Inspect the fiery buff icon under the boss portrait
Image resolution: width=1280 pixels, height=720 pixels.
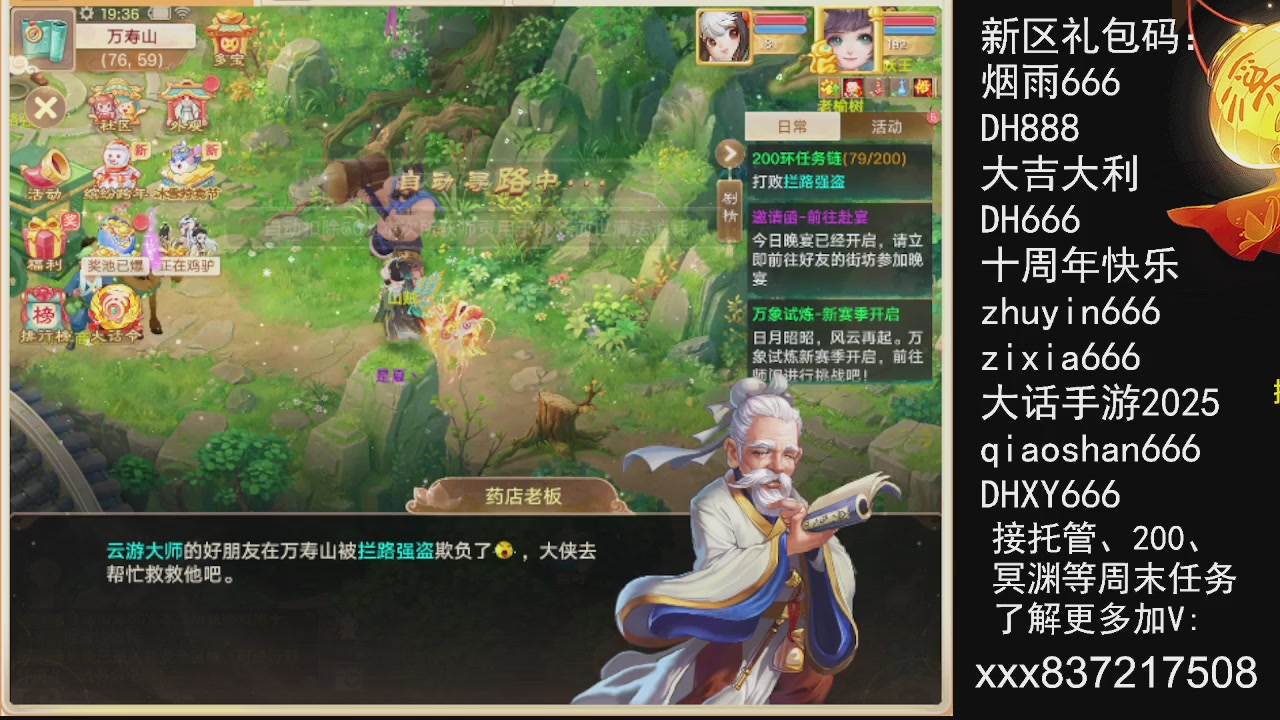[x=923, y=88]
